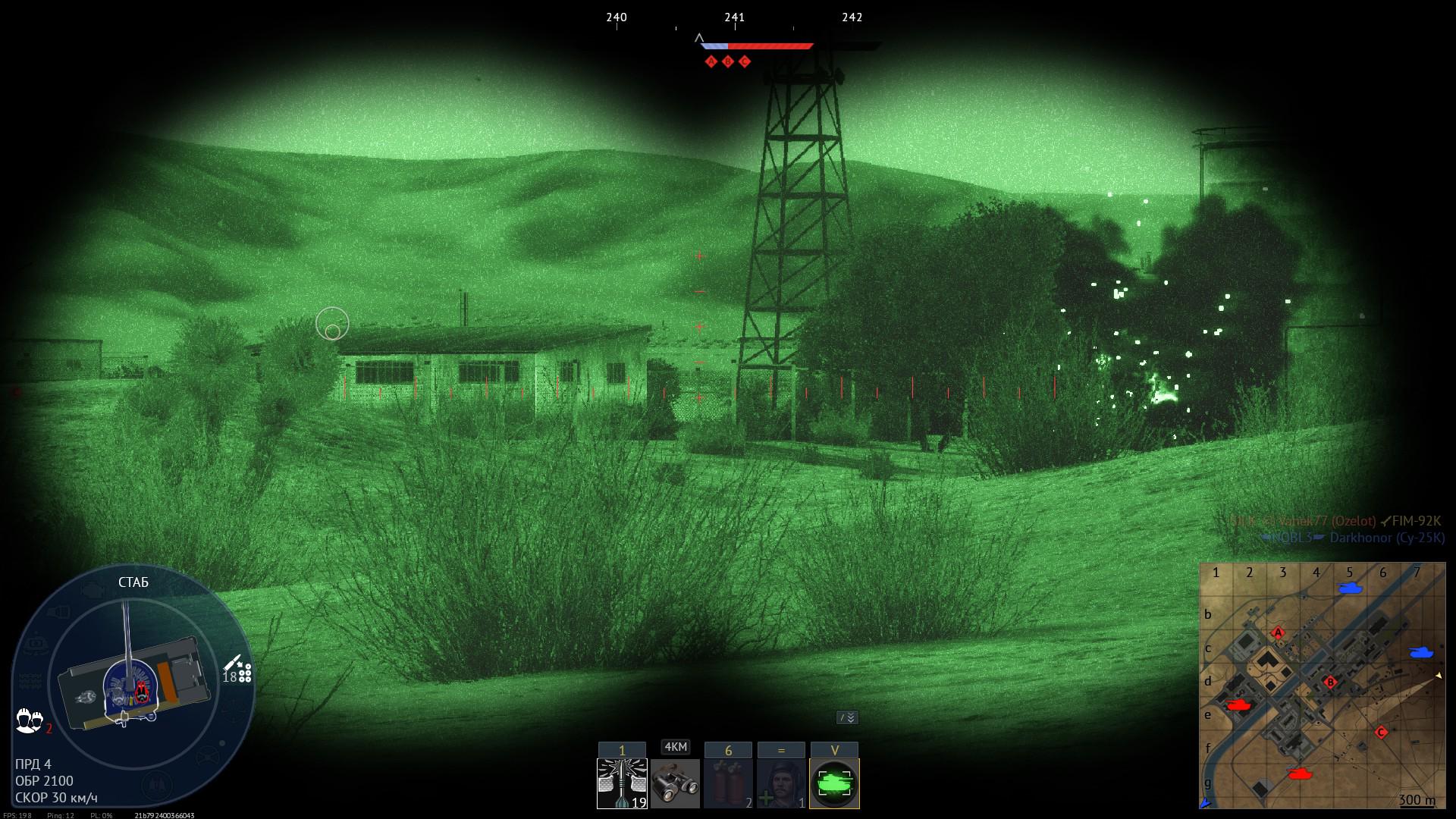This screenshot has width=1456, height=819.
Task: Click the crew icon showing 2 members
Action: click(x=30, y=720)
